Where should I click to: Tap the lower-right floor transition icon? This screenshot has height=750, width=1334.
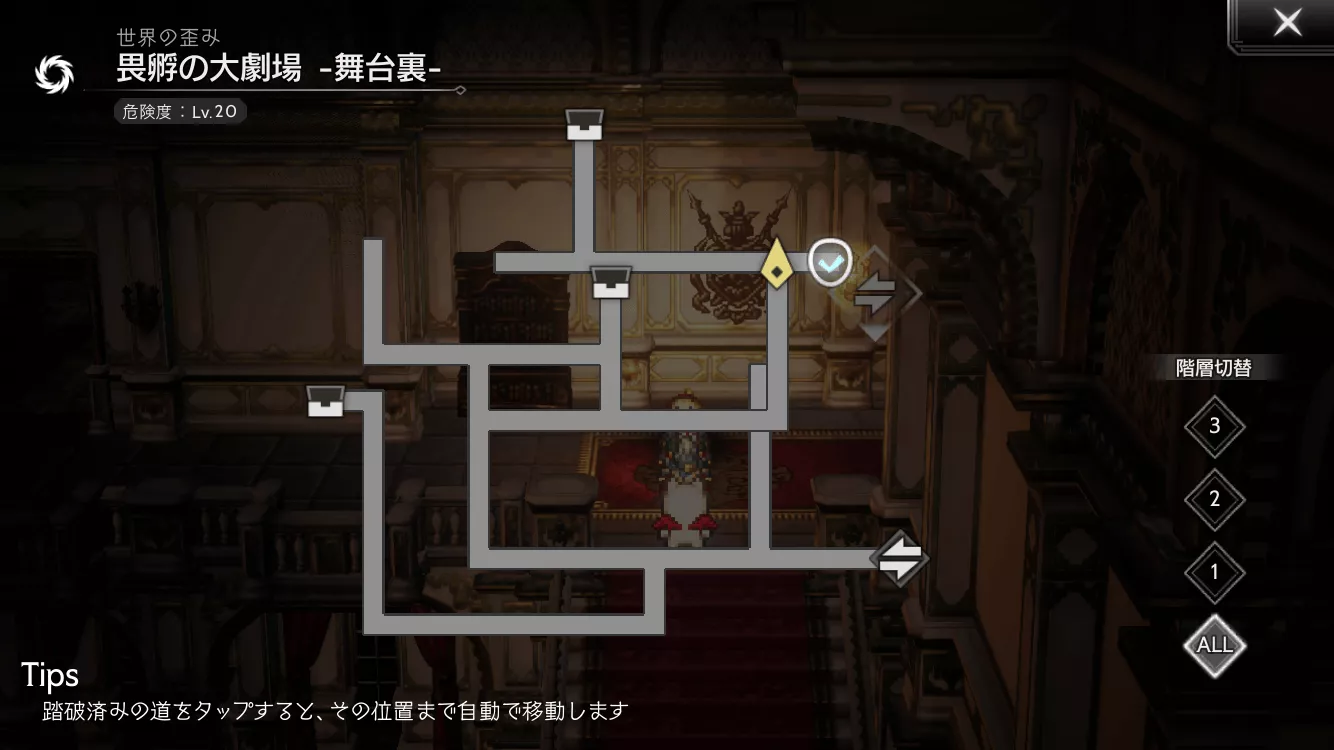[x=899, y=558]
